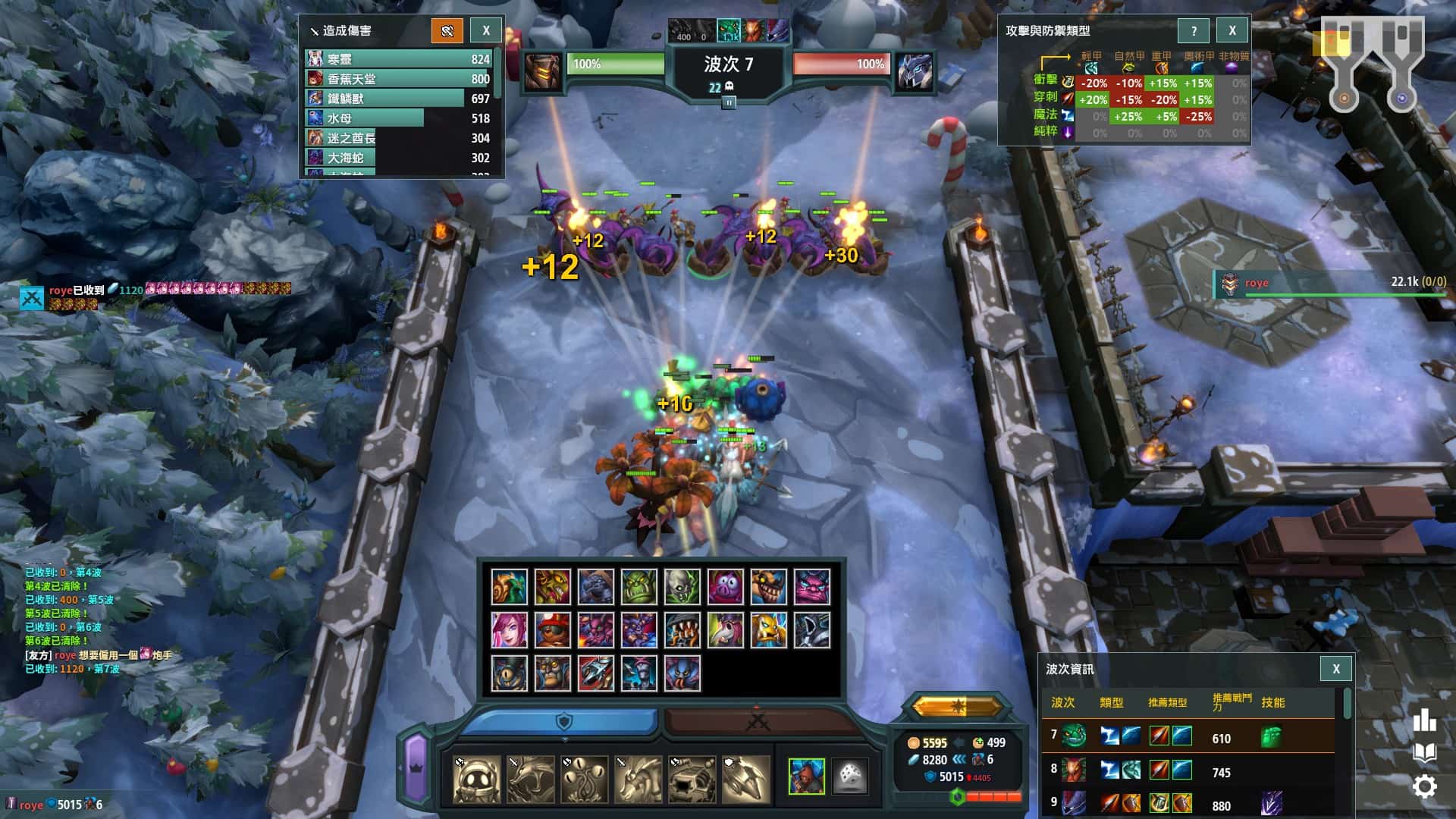This screenshot has width=1456, height=819.
Task: Open the open-book guide icon
Action: pos(1425,752)
